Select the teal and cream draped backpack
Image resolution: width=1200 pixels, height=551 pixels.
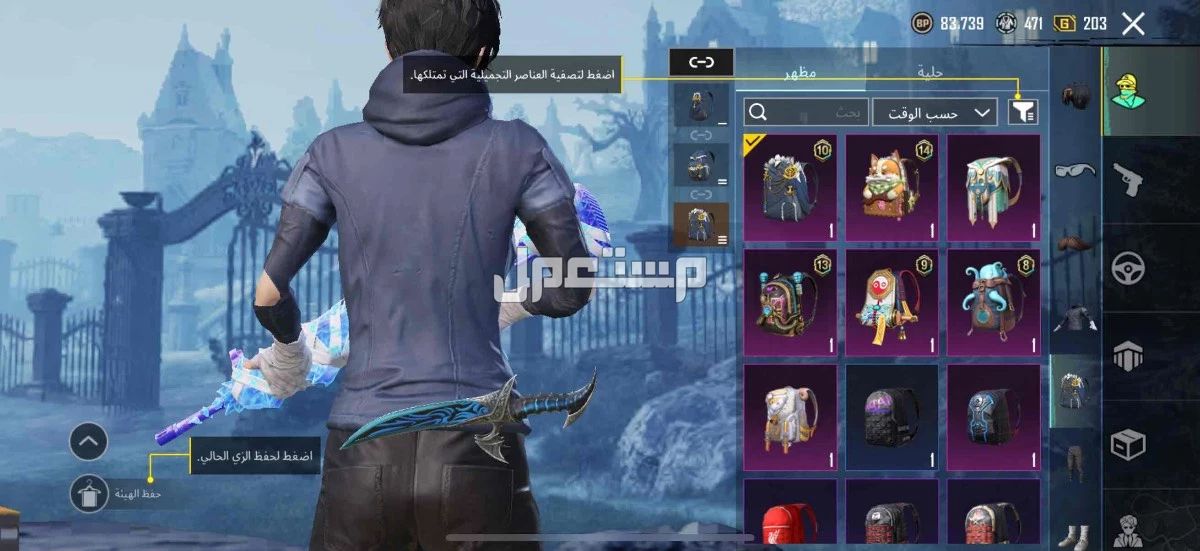tap(993, 188)
